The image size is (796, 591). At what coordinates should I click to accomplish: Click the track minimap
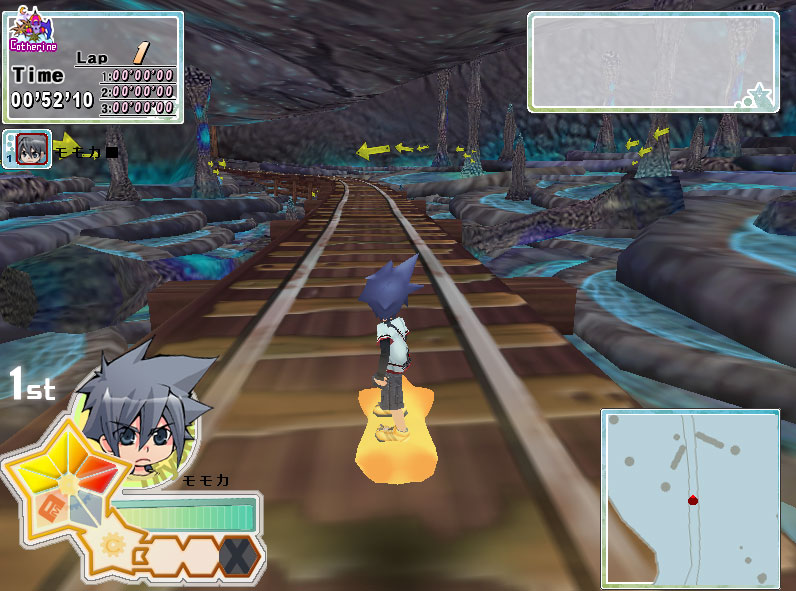click(x=690, y=497)
